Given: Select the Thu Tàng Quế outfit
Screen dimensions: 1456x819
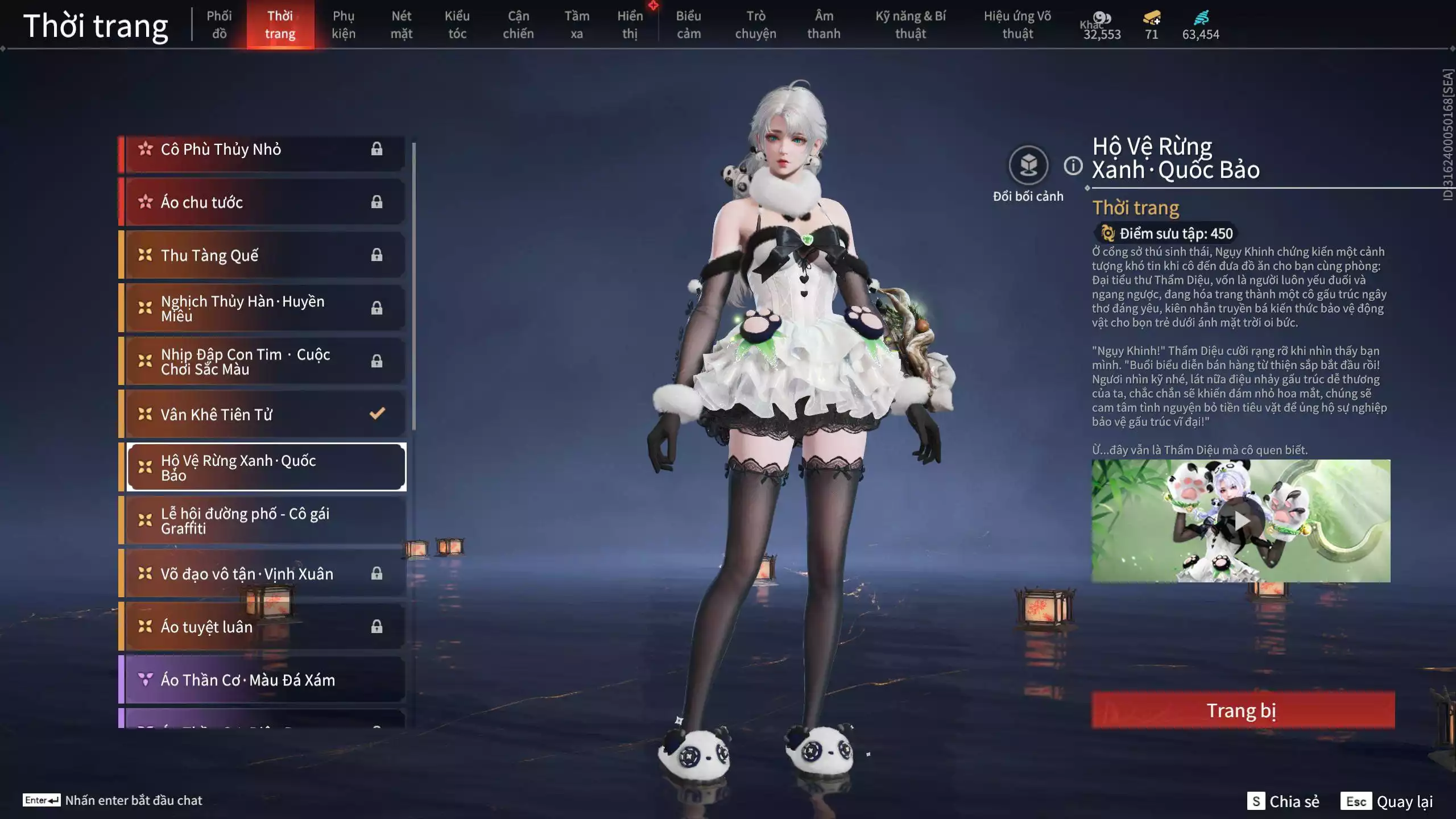Looking at the screenshot, I should tap(263, 255).
